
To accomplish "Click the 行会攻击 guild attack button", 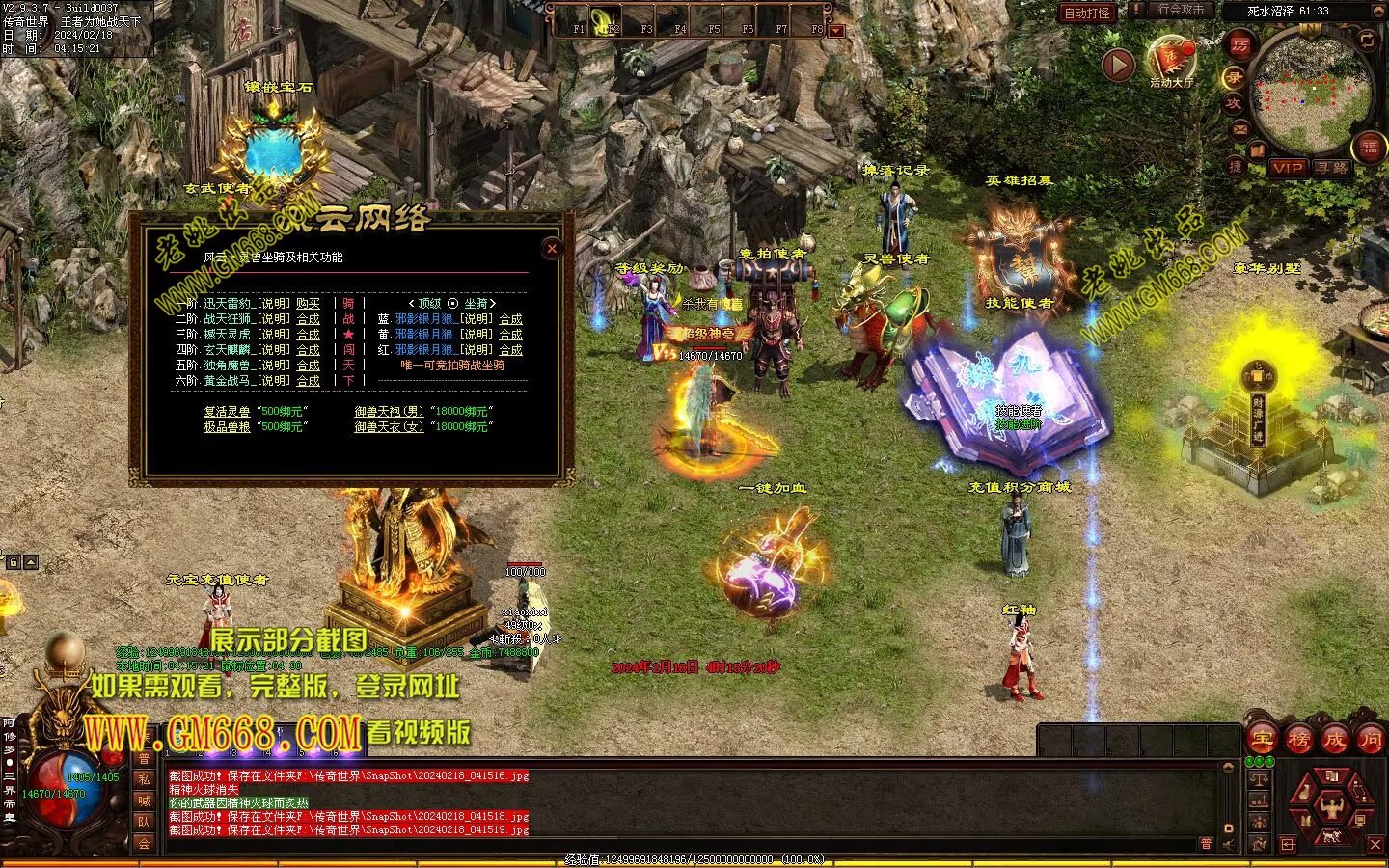I will coord(1181,11).
